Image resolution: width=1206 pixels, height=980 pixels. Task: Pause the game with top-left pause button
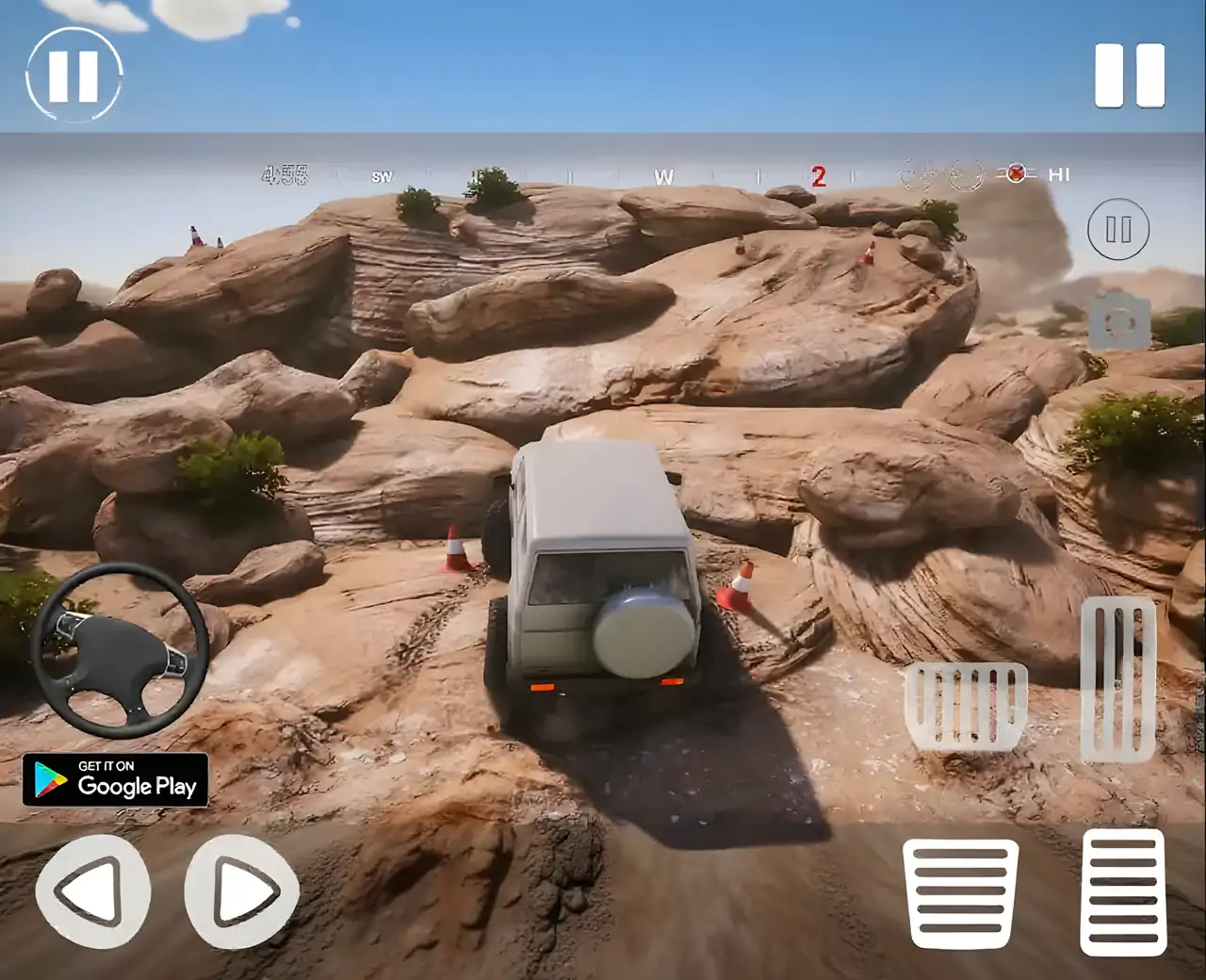click(x=75, y=75)
